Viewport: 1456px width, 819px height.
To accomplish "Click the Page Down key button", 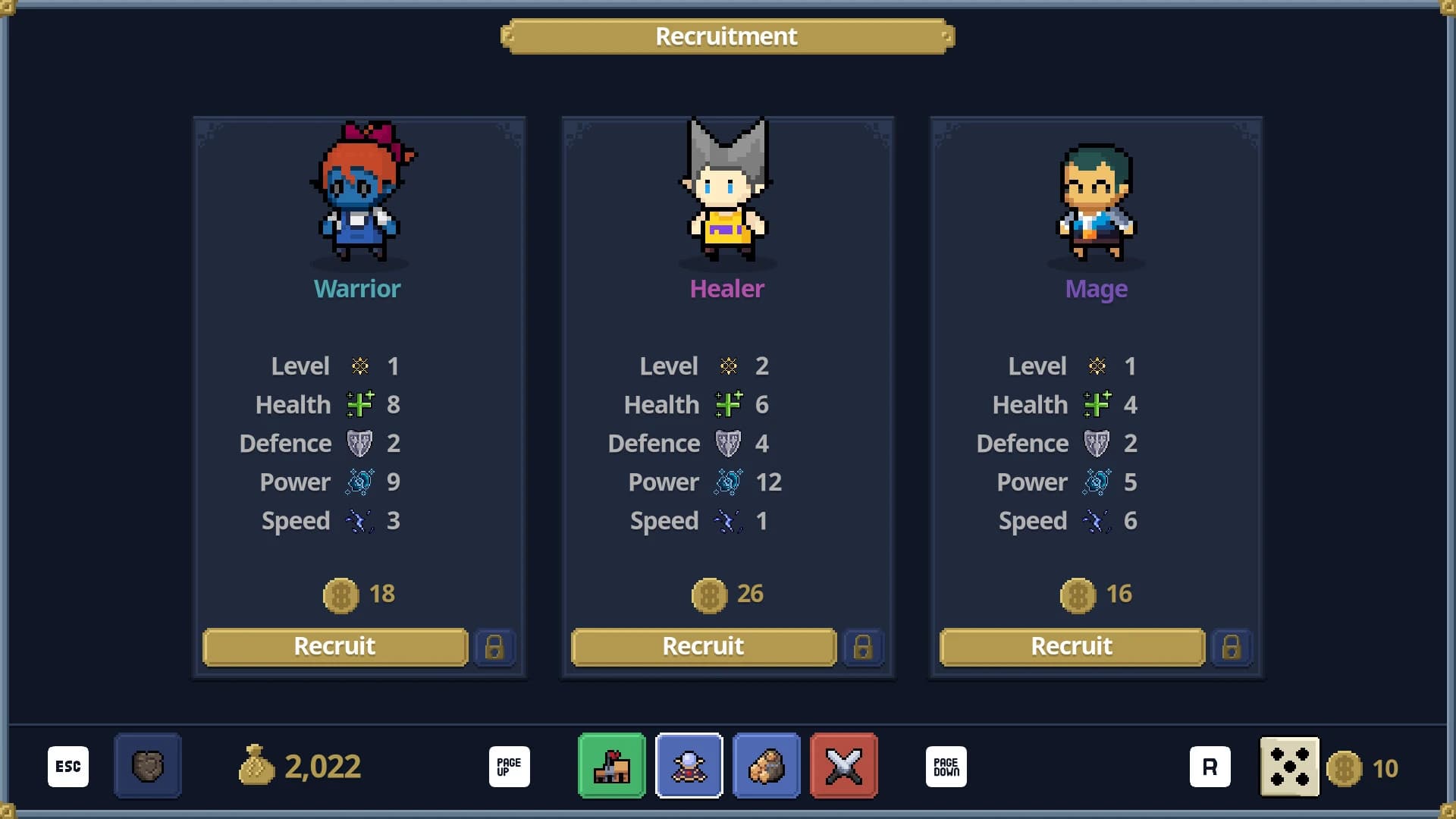I will pyautogui.click(x=946, y=766).
